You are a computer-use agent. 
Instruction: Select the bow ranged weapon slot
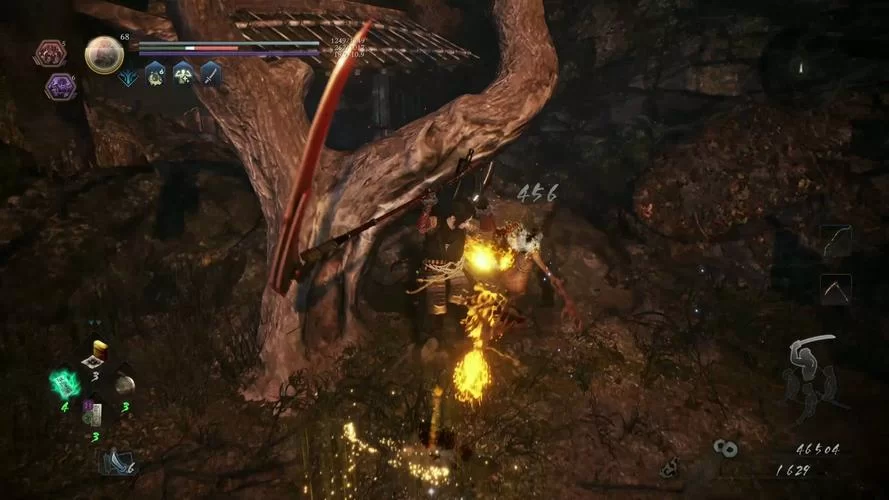pyautogui.click(x=835, y=240)
